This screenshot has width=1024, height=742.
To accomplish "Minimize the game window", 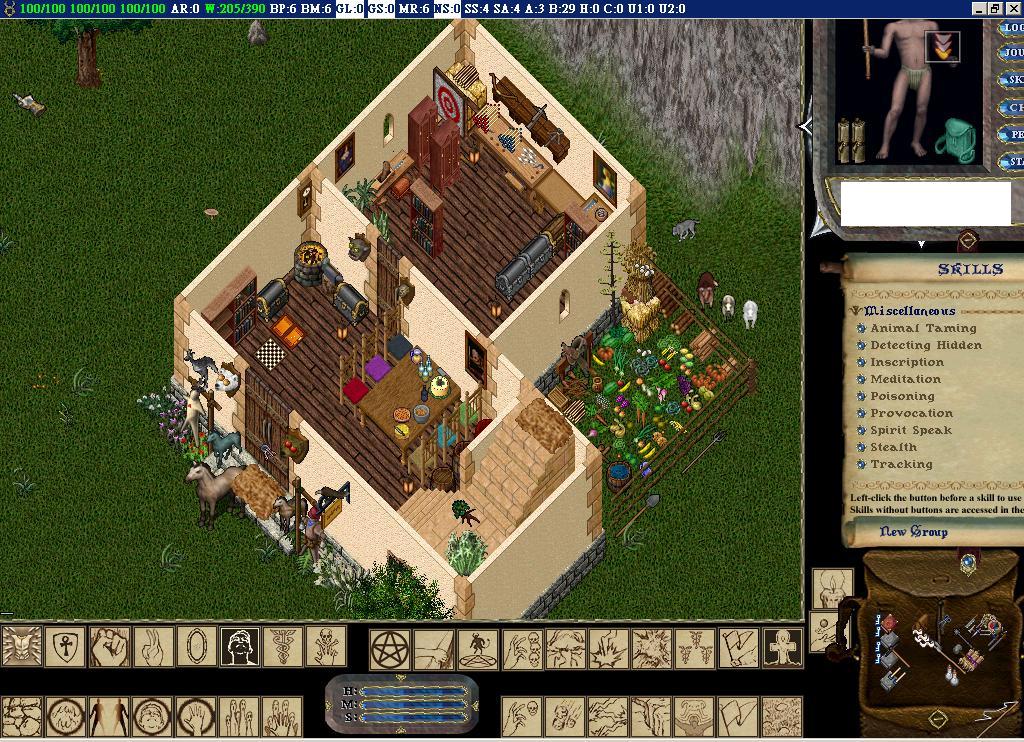I will click(979, 8).
